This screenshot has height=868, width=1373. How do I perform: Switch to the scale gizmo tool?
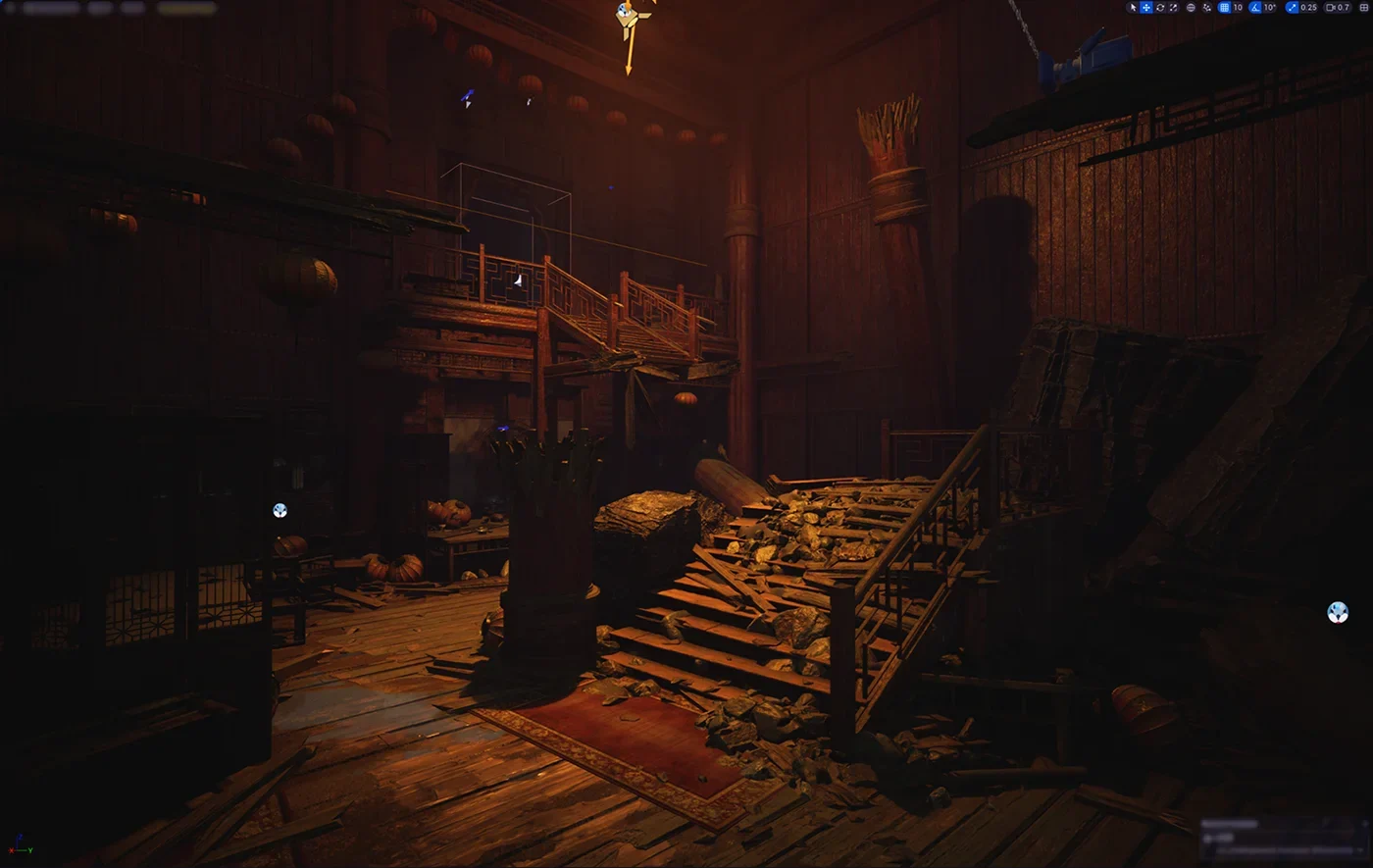[1174, 8]
